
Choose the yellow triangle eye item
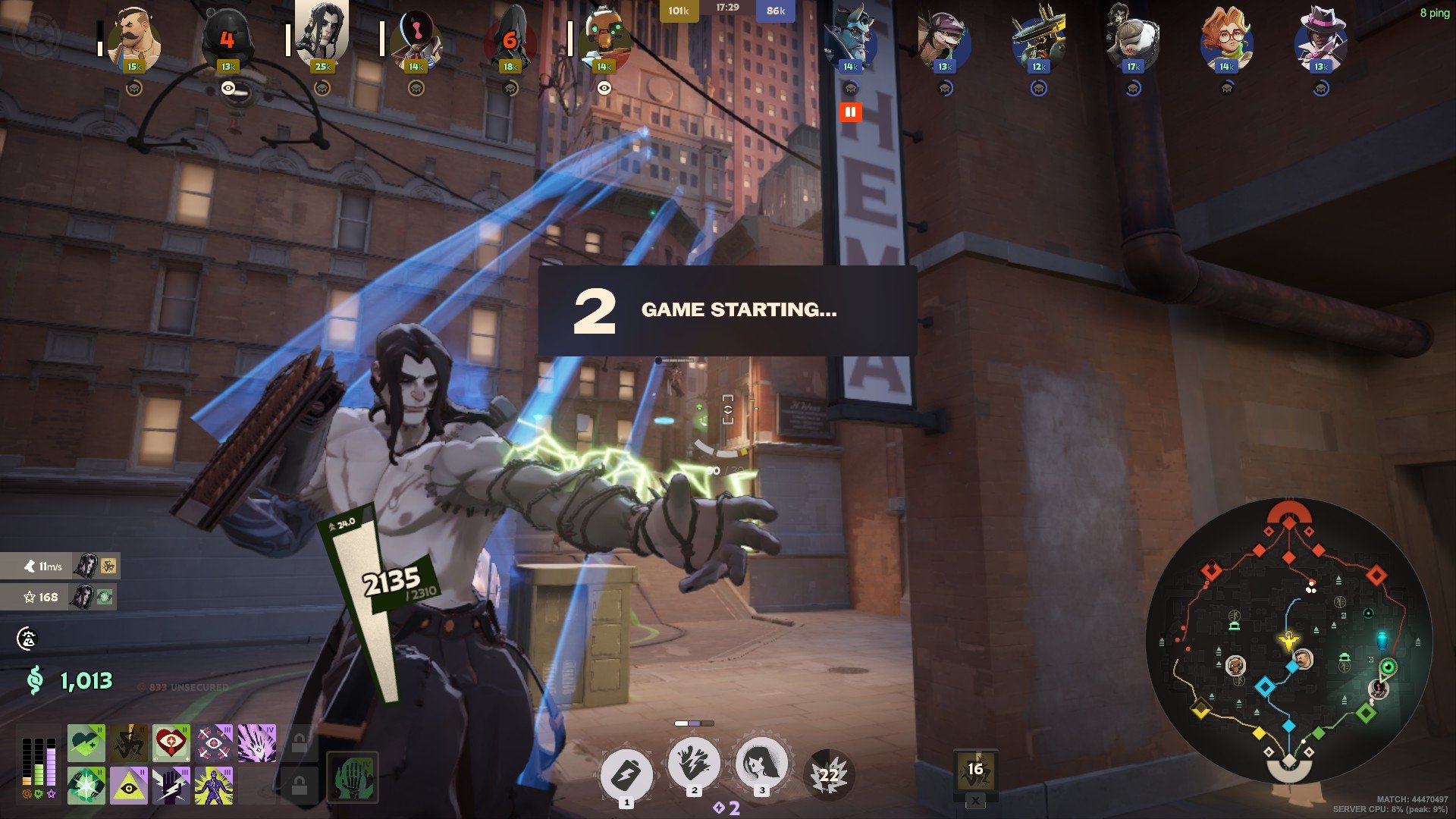point(129,786)
